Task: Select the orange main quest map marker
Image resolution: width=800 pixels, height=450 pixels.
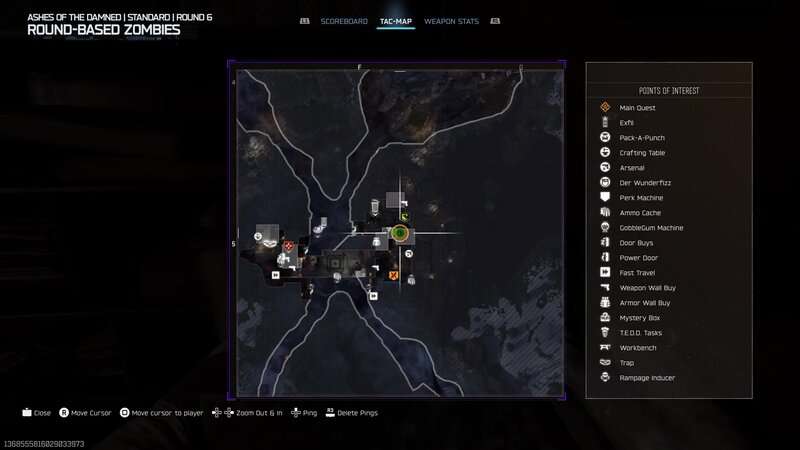Action: pyautogui.click(x=393, y=274)
